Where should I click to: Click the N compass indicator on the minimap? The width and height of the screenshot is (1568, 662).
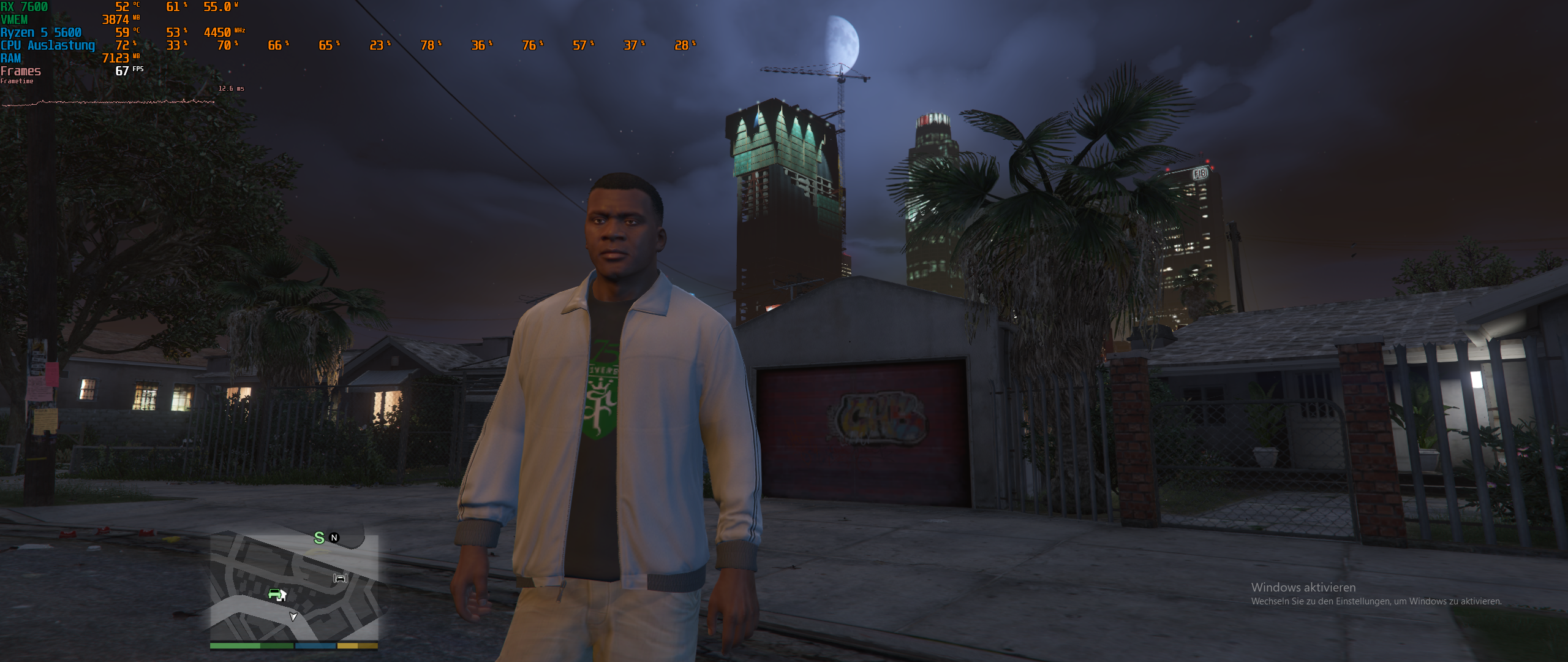(334, 538)
